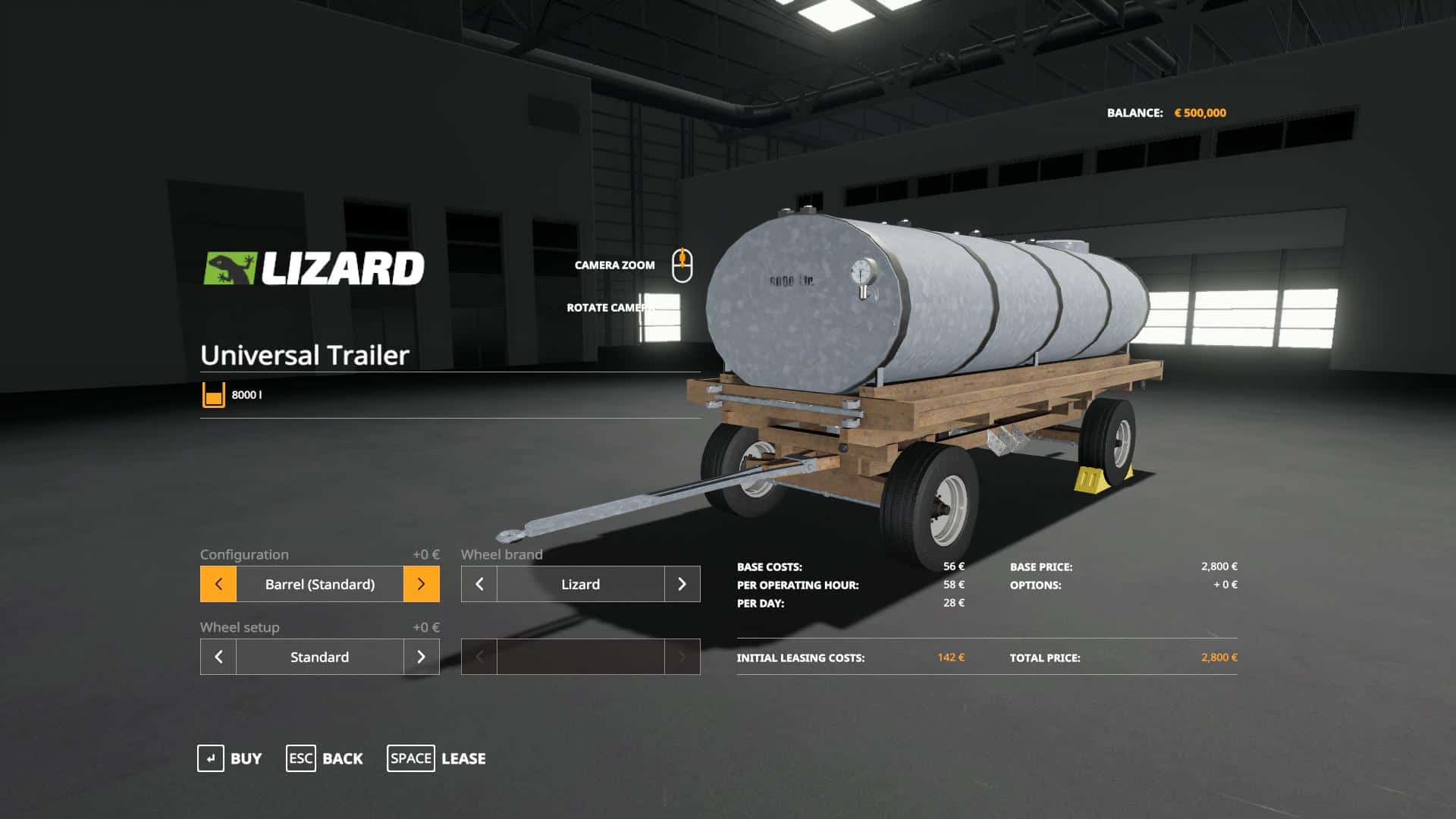The image size is (1456, 819).
Task: Choose previous Wheel setup
Action: 218,657
